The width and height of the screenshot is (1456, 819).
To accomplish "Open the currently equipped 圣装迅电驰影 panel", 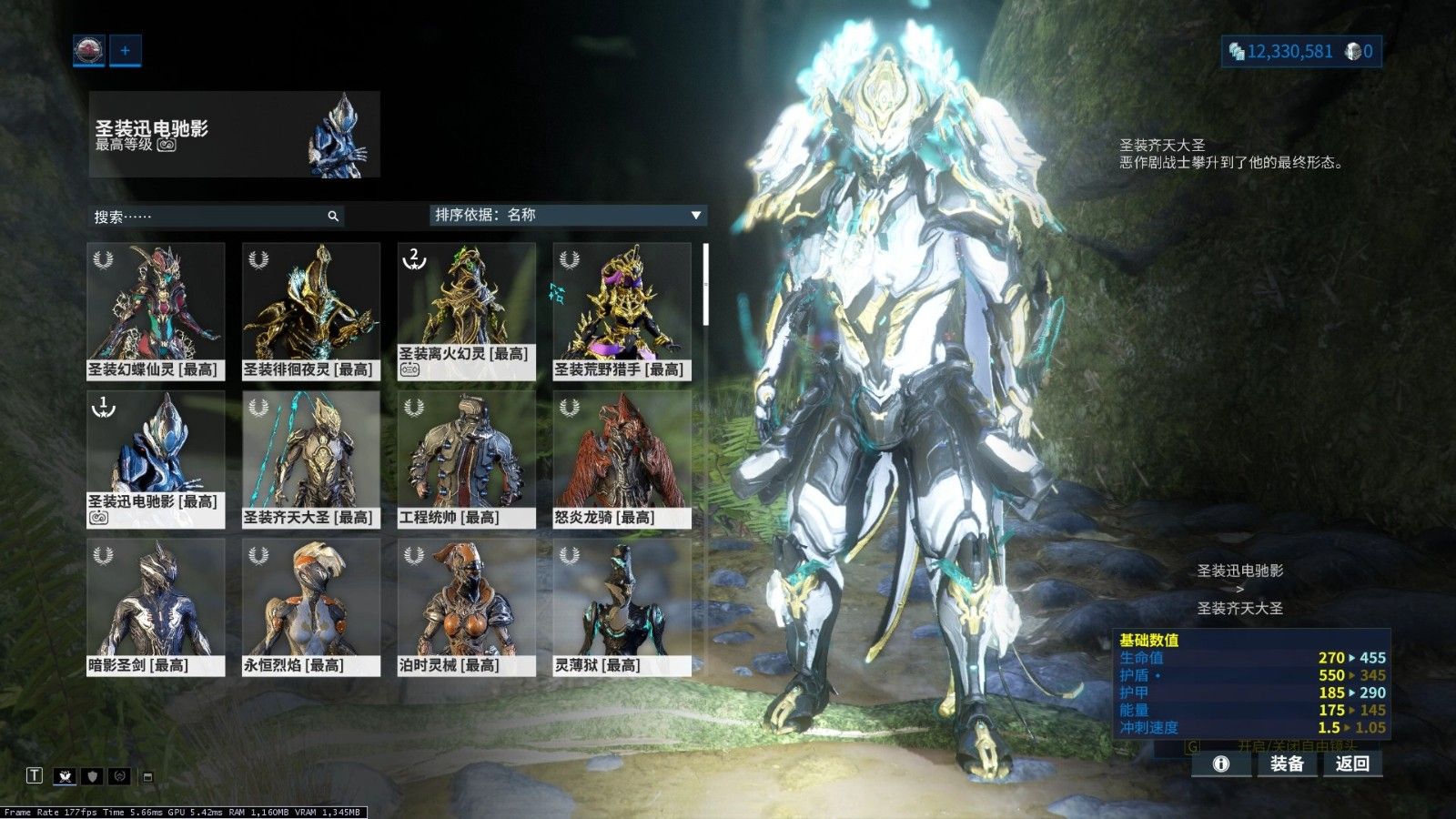I will (x=234, y=134).
